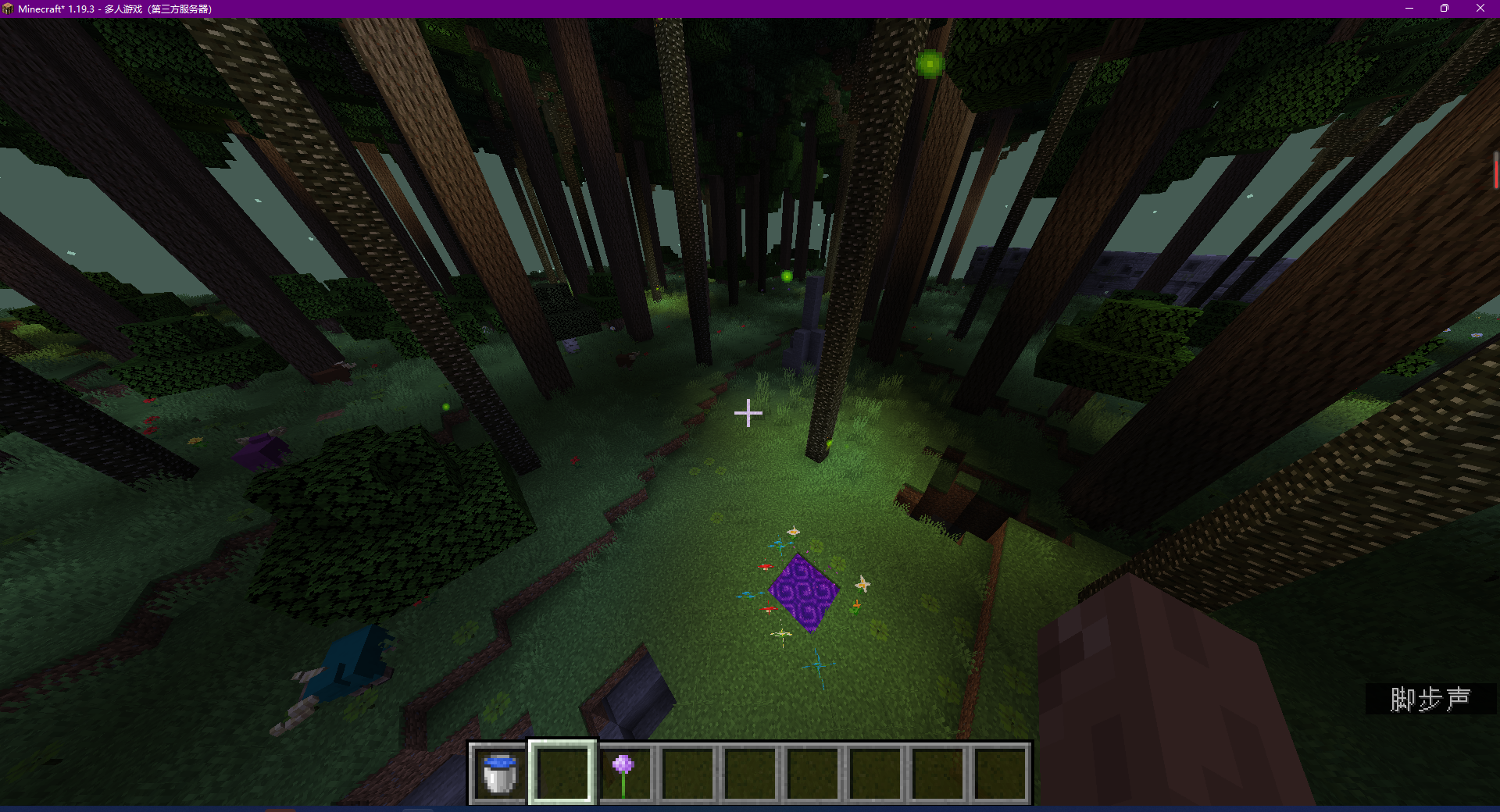
Task: Restore down the game window
Action: pyautogui.click(x=1444, y=9)
